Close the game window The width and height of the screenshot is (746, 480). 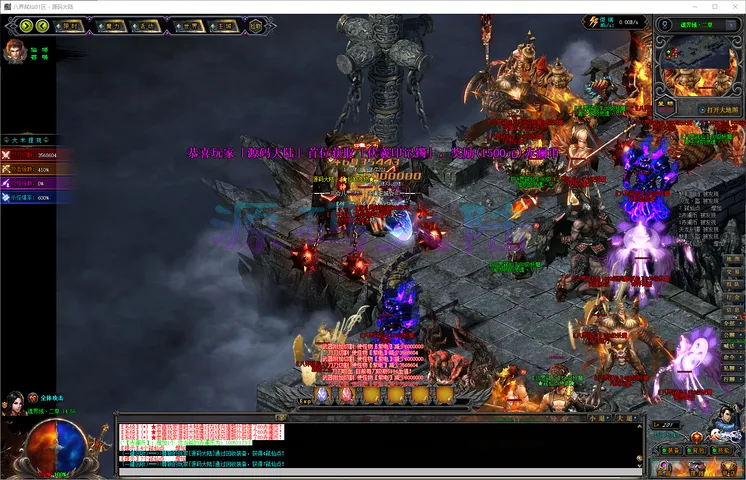click(731, 7)
